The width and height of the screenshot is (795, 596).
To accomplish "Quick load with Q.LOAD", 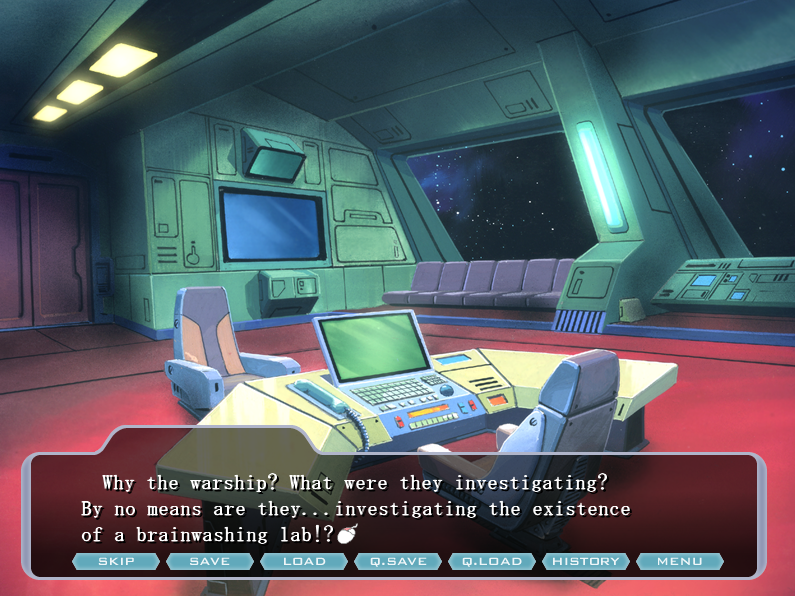I will [x=492, y=561].
